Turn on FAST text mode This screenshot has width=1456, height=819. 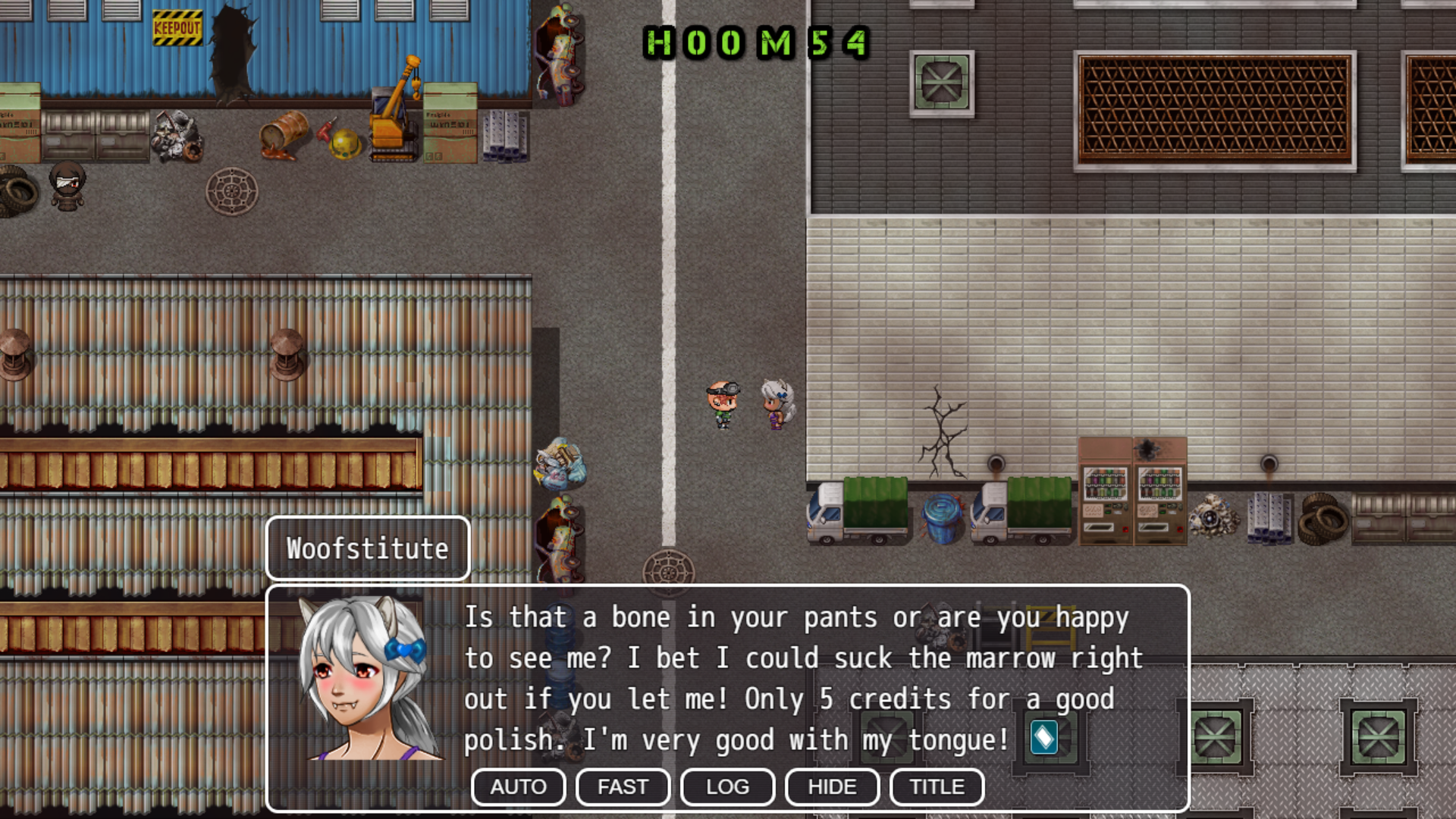pyautogui.click(x=623, y=786)
